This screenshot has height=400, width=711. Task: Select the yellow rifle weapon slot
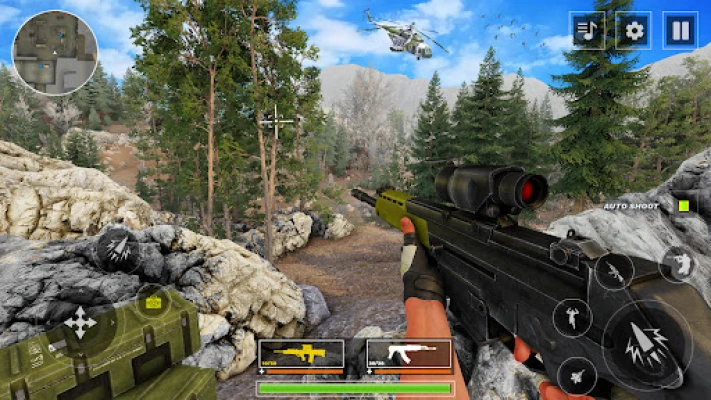[x=301, y=355]
